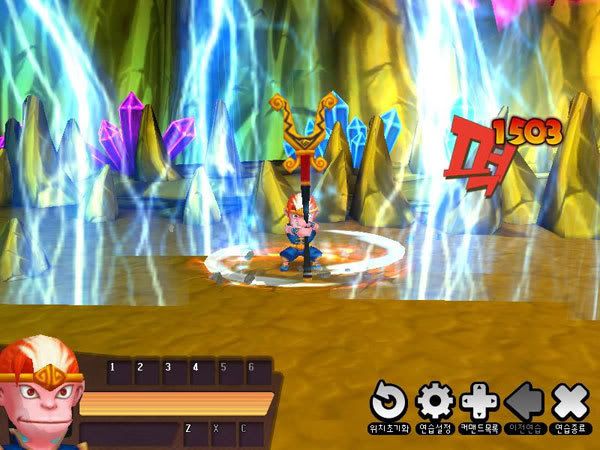
Task: Reset position with the 위치초기화 button
Action: click(389, 402)
